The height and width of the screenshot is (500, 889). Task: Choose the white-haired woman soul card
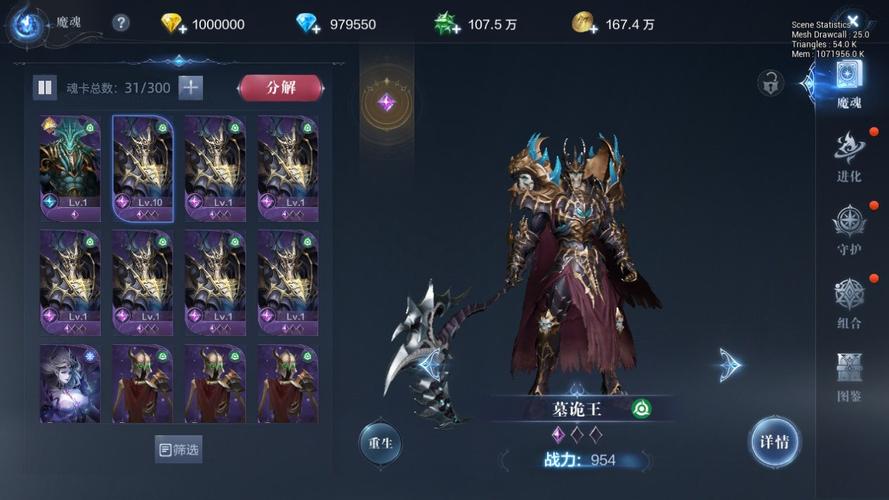[x=70, y=384]
